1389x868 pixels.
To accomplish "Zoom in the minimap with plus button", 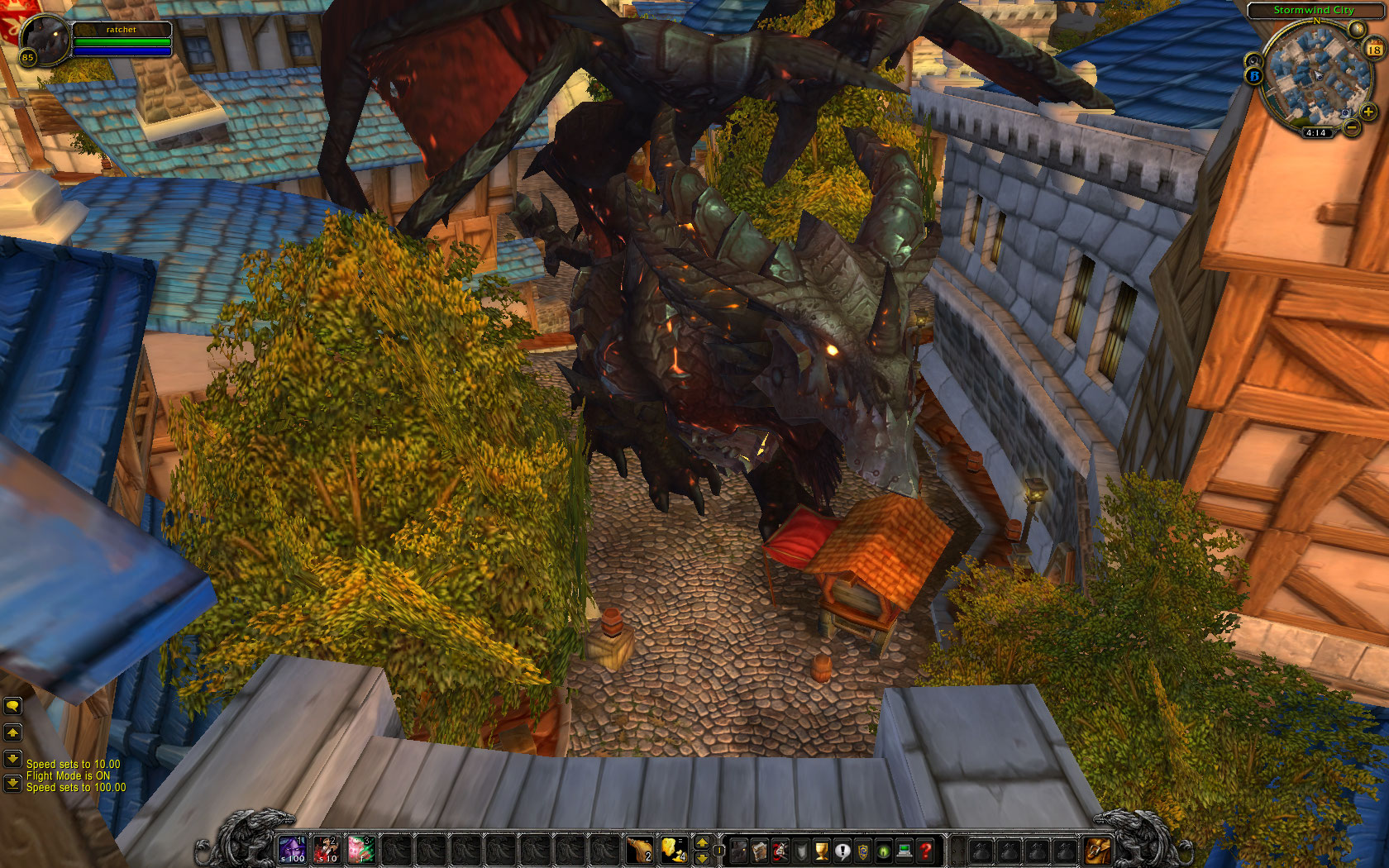I will (1368, 112).
